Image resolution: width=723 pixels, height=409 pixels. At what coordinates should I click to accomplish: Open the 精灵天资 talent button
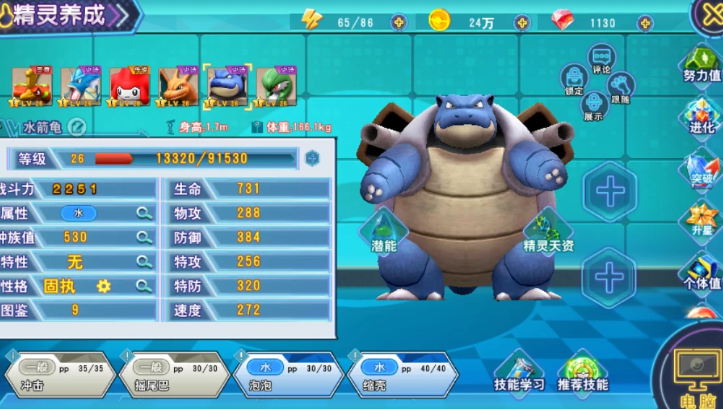point(547,232)
